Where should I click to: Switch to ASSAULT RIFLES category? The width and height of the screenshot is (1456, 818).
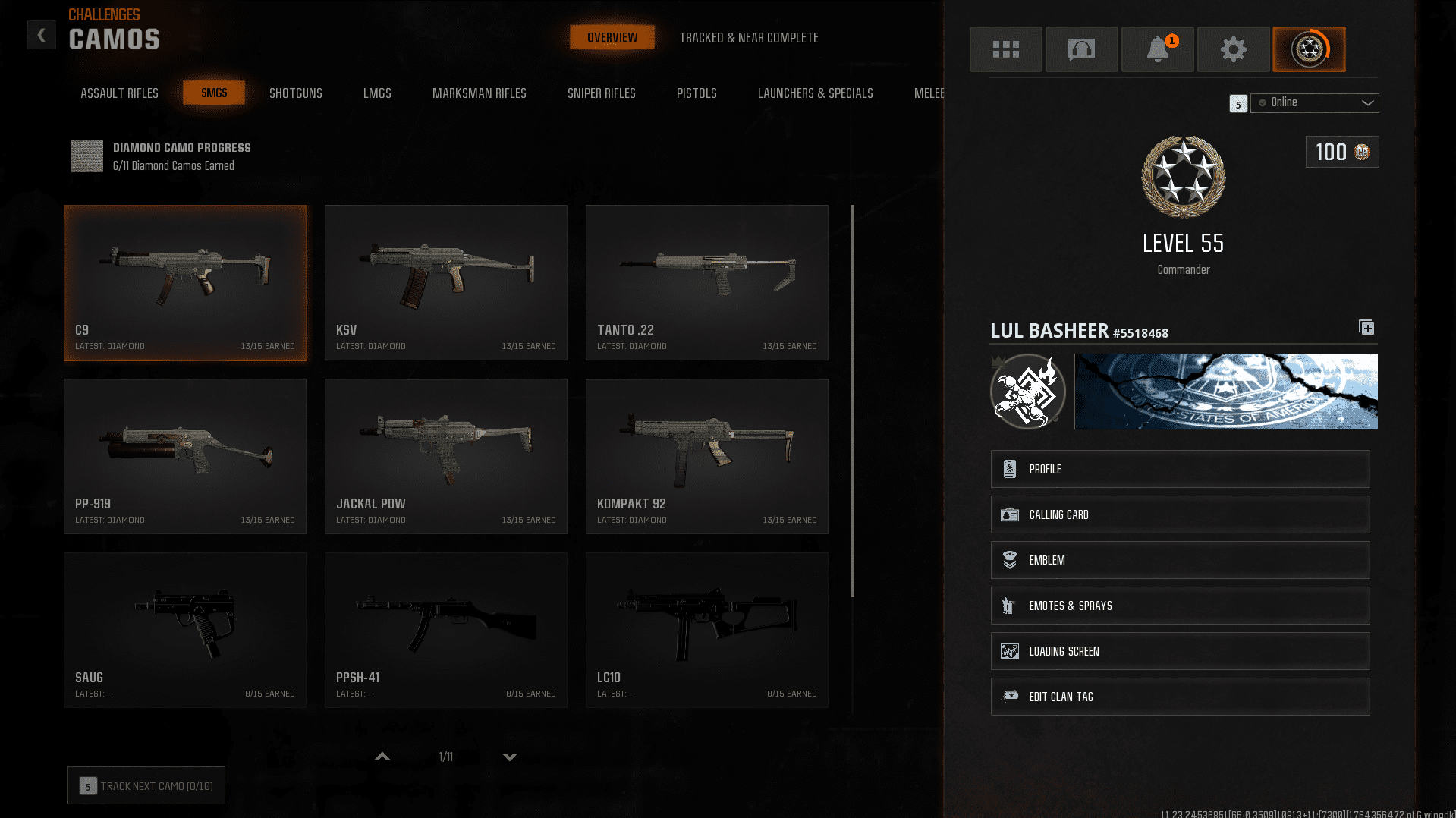pyautogui.click(x=118, y=93)
